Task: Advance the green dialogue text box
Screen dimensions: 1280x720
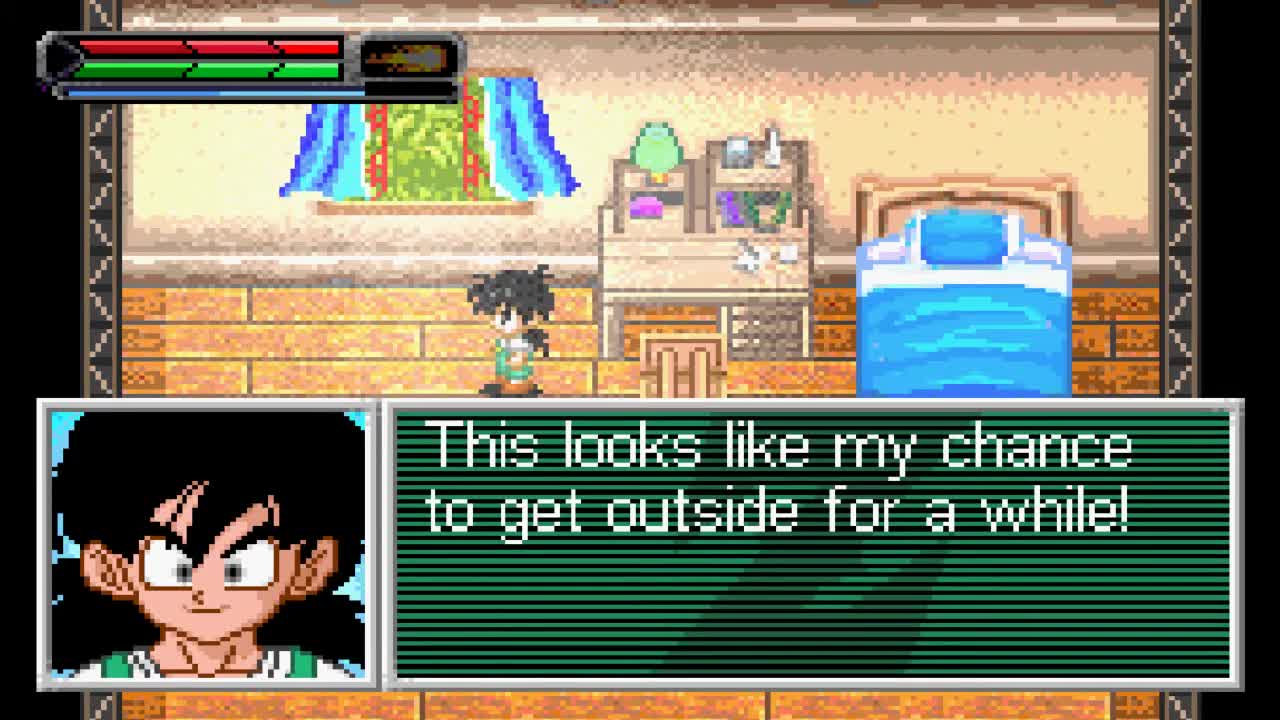Action: 812,545
